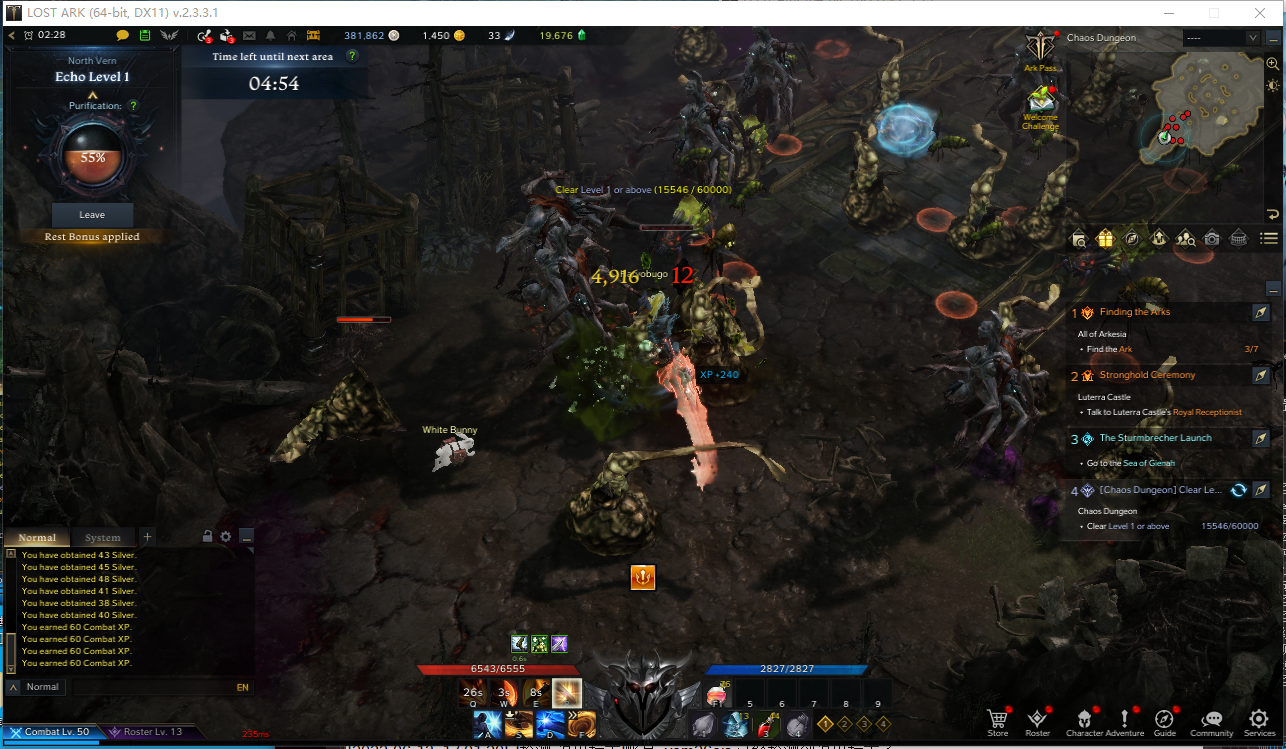Select the Stronghold Ceremony quest

[1147, 375]
